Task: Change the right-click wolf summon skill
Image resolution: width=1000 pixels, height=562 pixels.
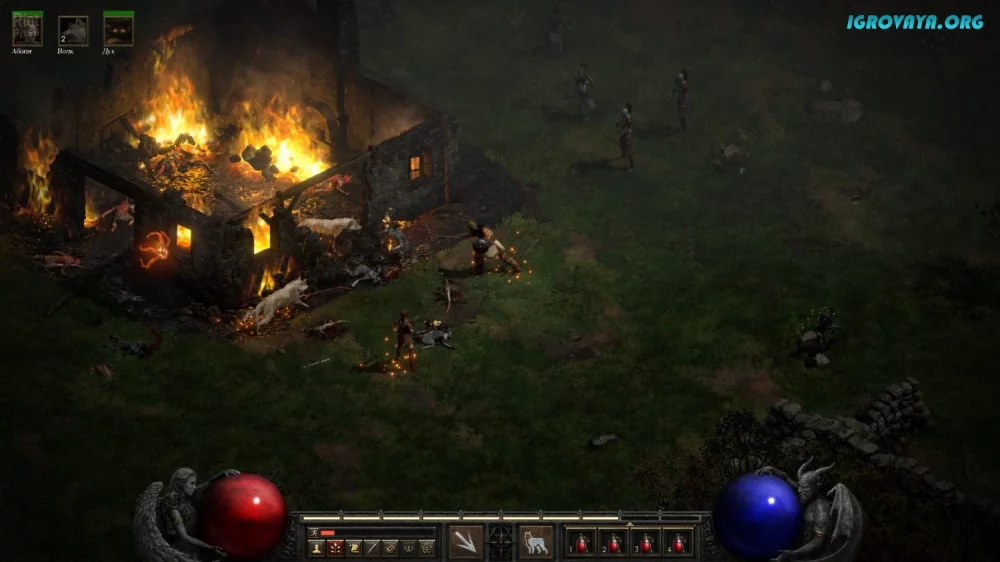Action: pos(536,542)
